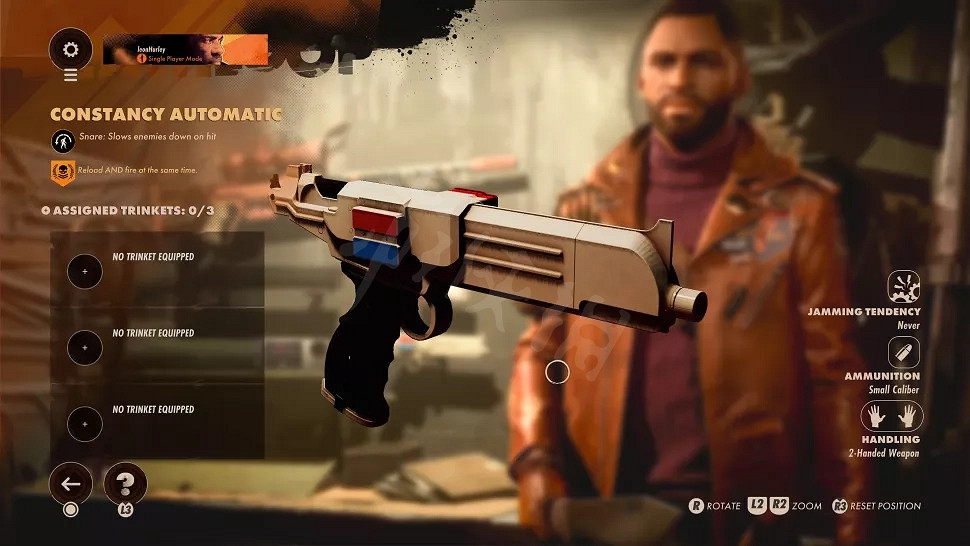Select the Snare perk icon
970x546 pixels.
(x=61, y=140)
